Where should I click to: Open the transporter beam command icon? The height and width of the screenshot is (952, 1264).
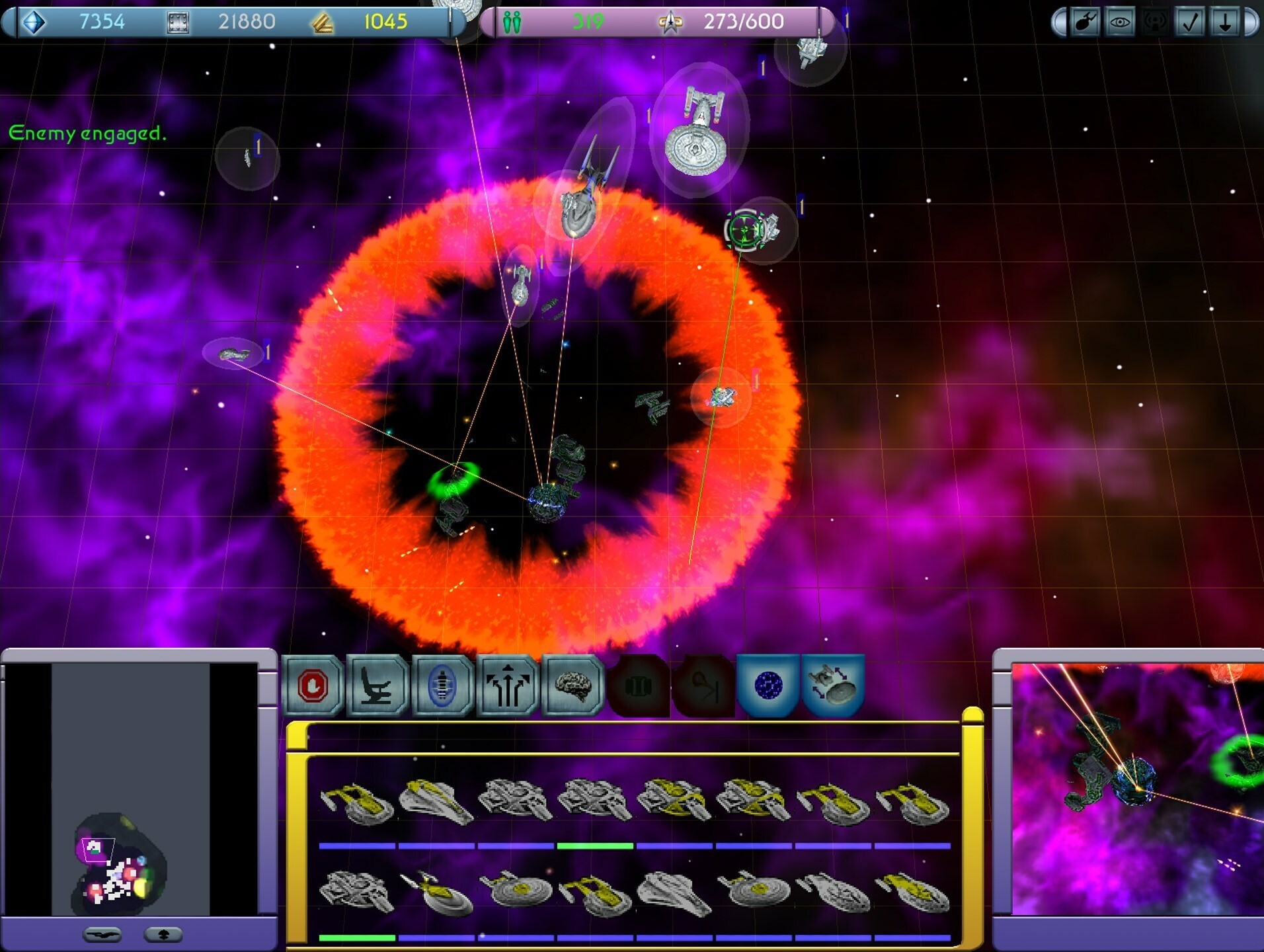[x=442, y=686]
